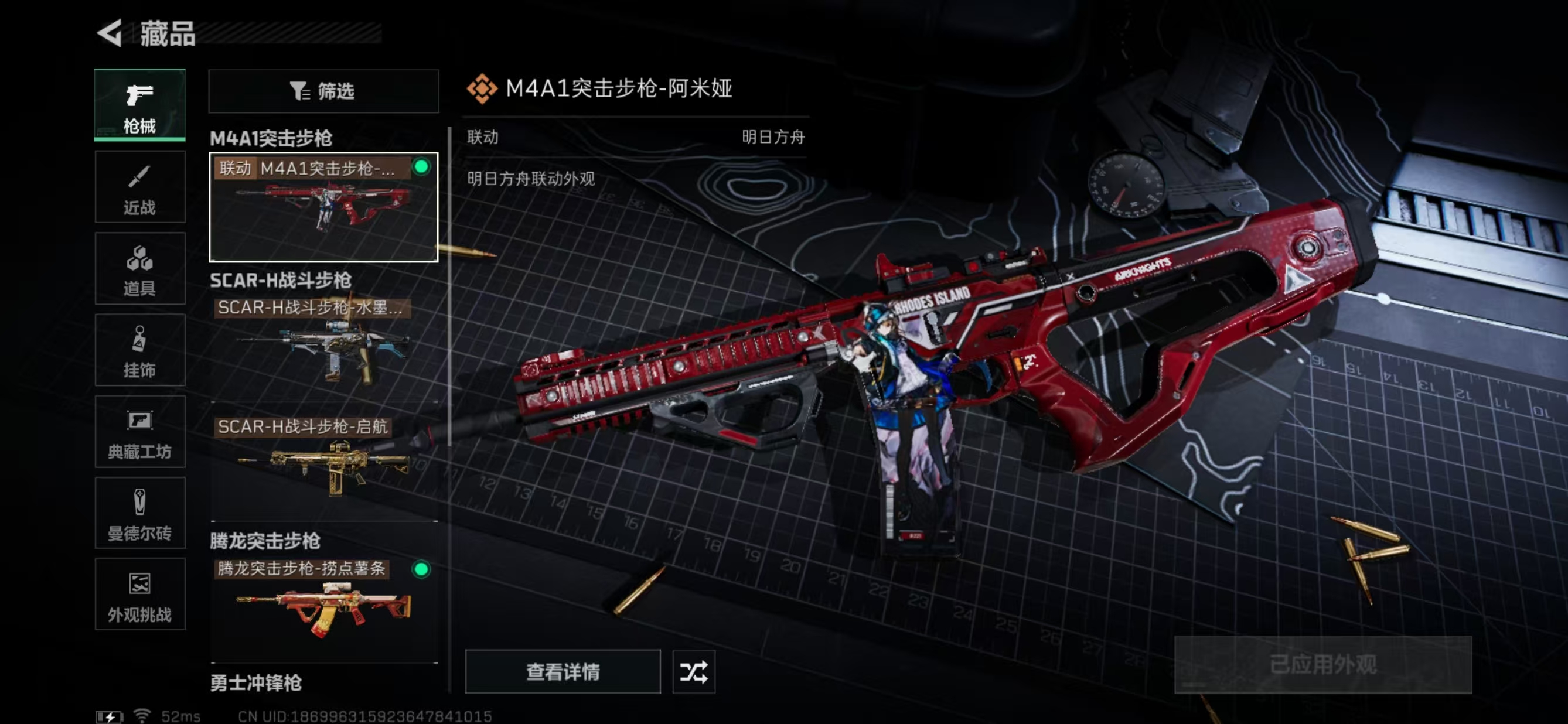Switch to the 枪械 weapons tab
Image resolution: width=1568 pixels, height=724 pixels.
(139, 105)
